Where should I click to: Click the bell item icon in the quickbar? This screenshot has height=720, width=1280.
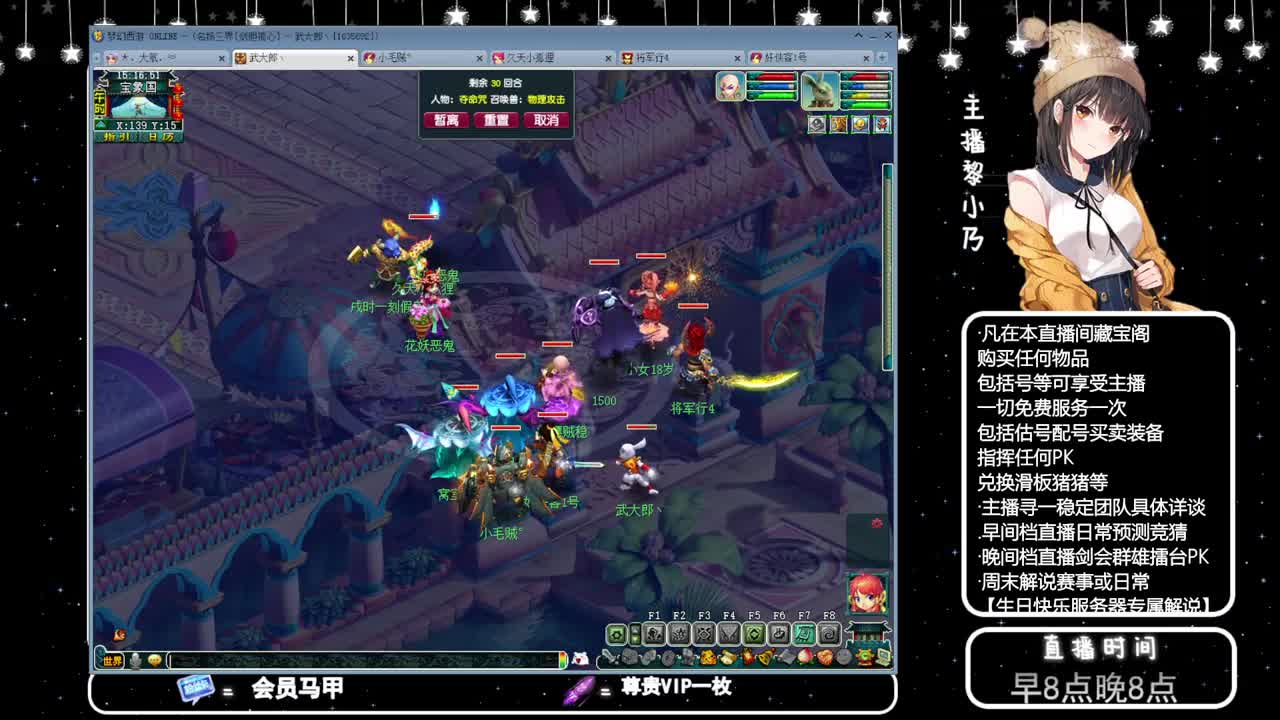coord(765,660)
